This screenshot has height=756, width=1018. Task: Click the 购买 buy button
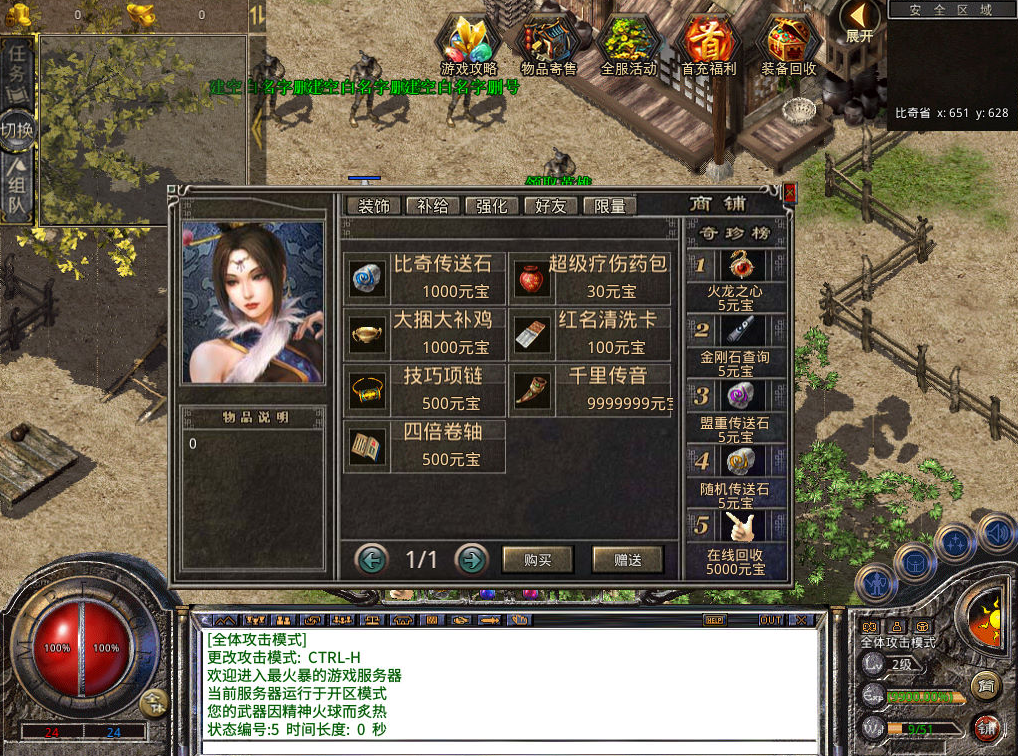coord(538,560)
